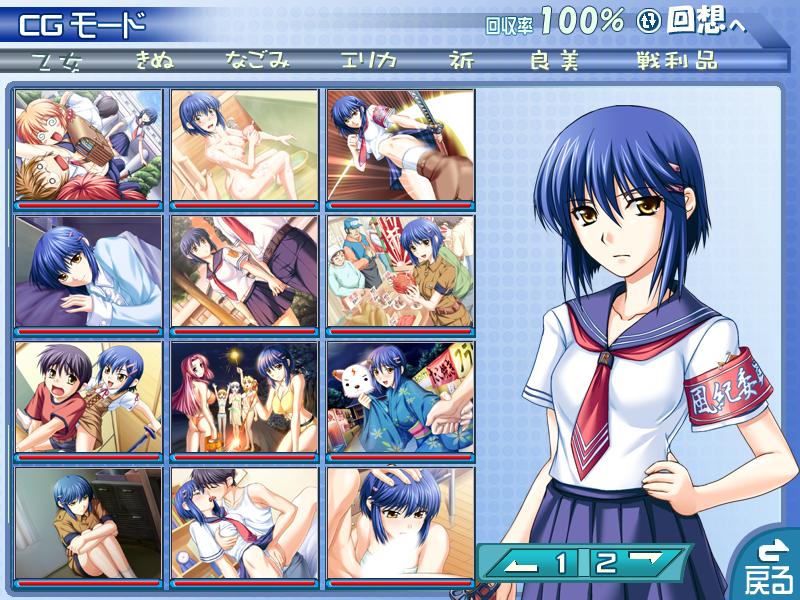The image size is (800, 600).
Task: Select the girl lying in blue pajamas thumbnail
Action: 88,271
